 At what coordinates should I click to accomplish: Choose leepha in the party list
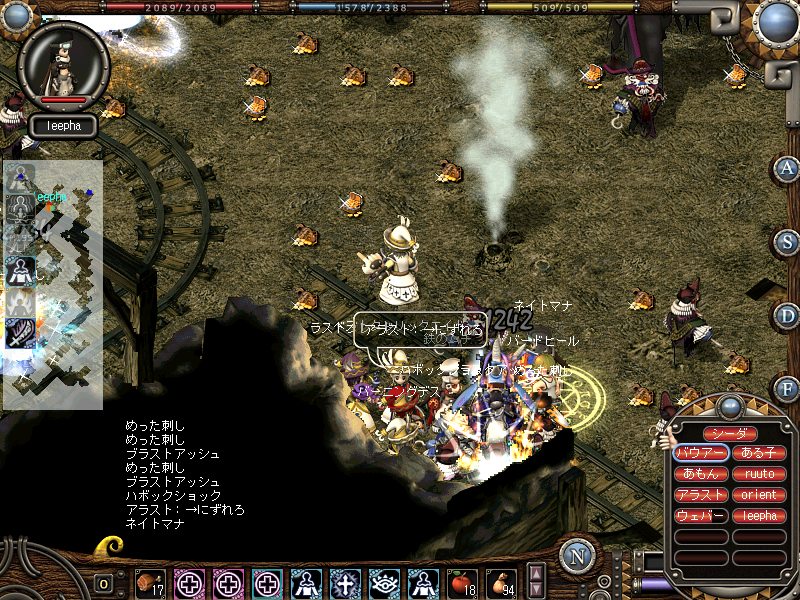coord(759,516)
